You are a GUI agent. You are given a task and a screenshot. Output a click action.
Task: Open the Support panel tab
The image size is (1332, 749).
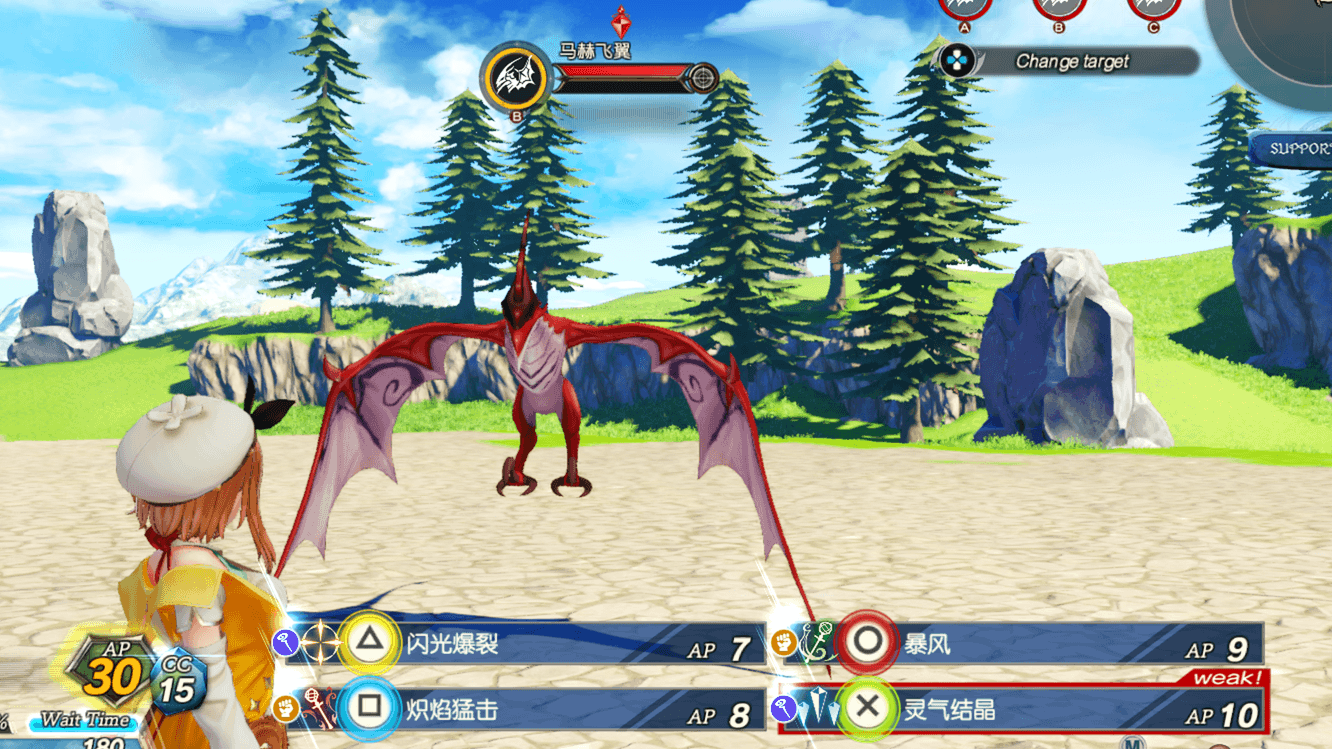(x=1296, y=149)
